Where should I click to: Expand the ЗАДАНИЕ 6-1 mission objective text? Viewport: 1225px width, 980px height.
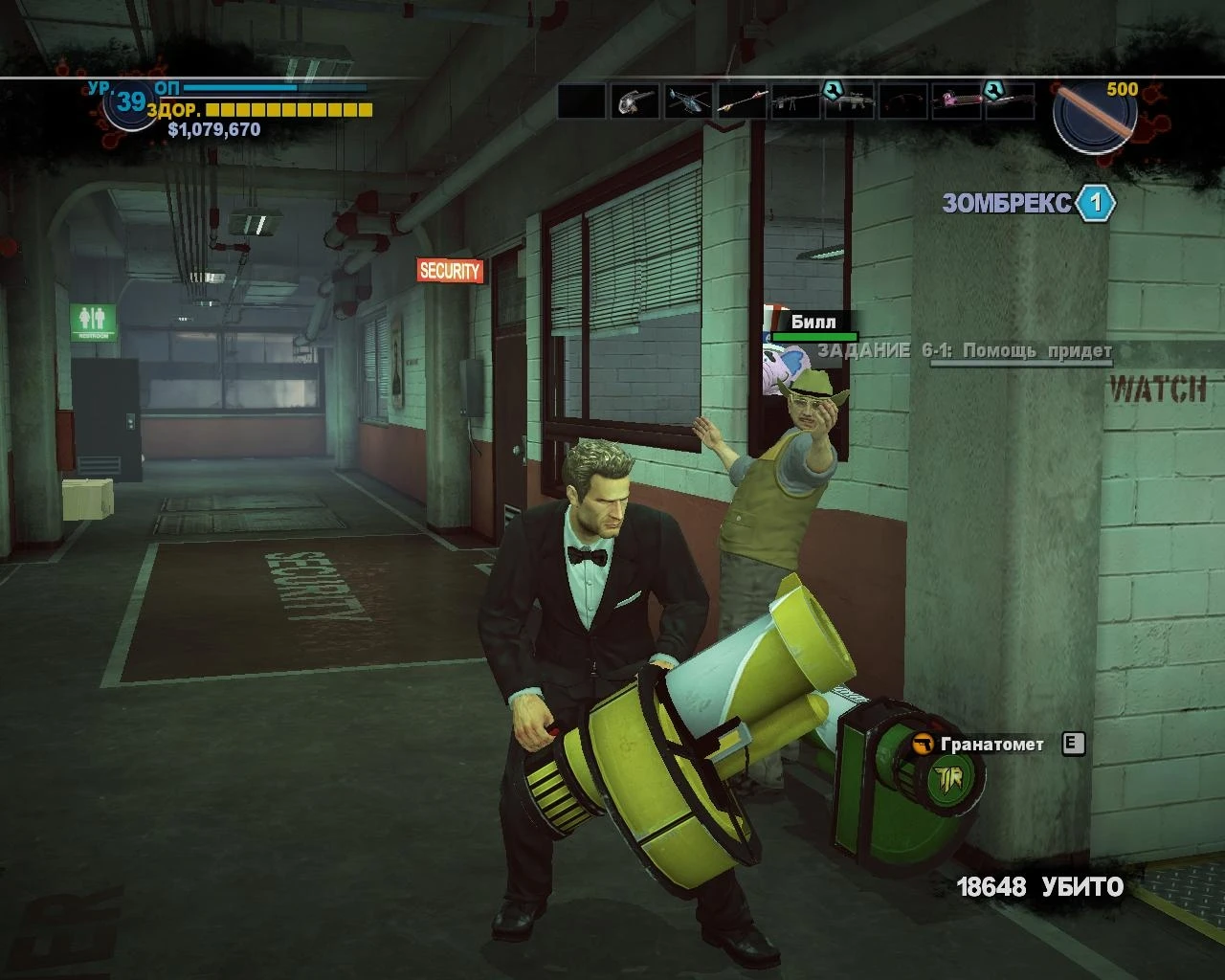click(965, 351)
